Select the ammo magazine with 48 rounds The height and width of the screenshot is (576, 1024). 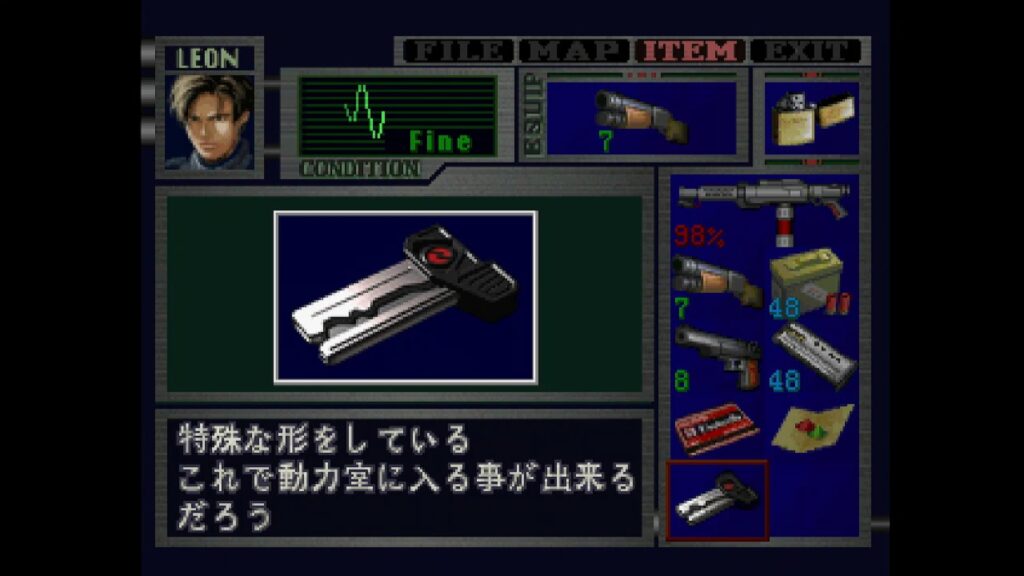[x=810, y=356]
